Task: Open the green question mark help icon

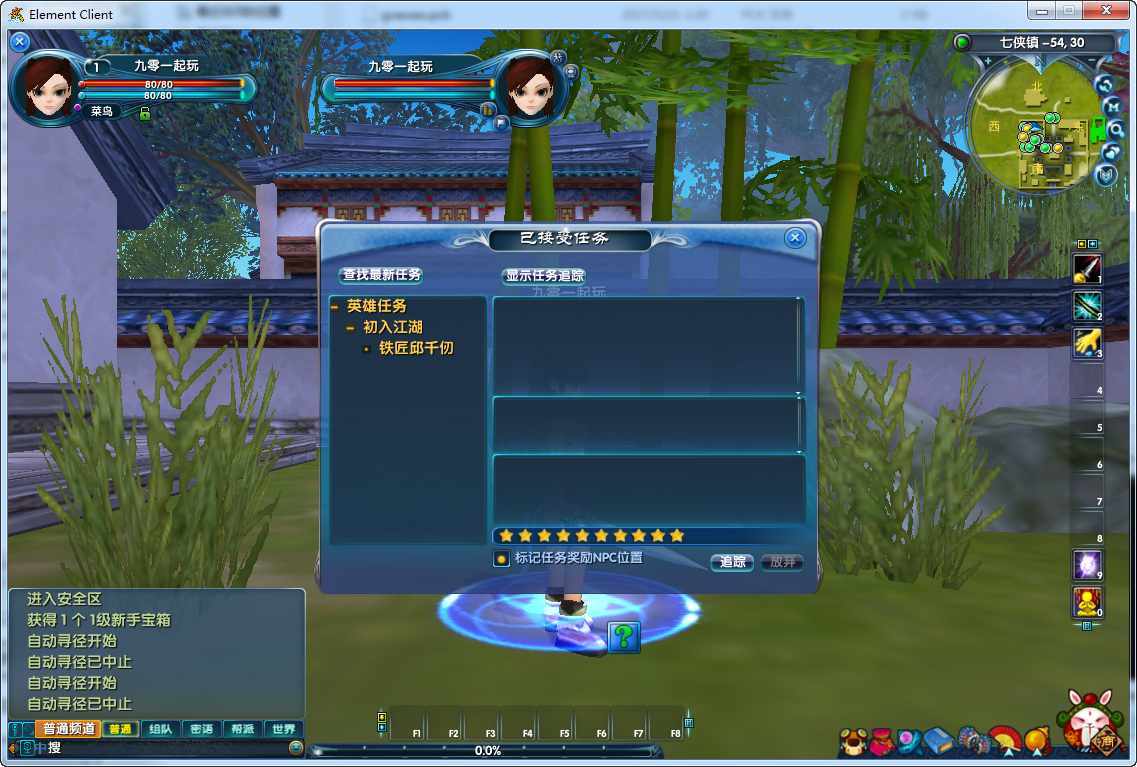Action: pyautogui.click(x=624, y=636)
